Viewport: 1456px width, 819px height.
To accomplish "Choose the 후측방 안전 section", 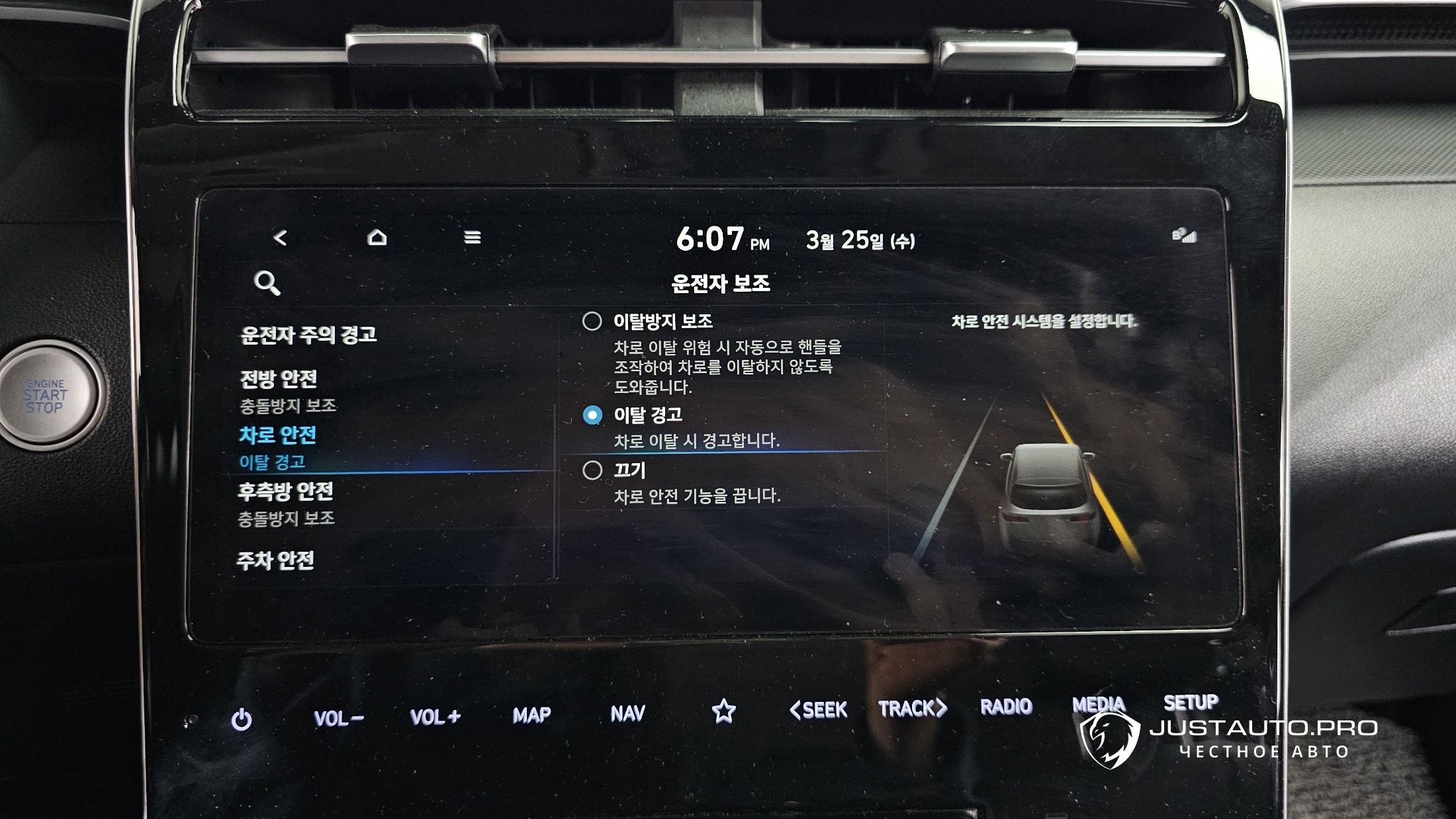I will (285, 492).
